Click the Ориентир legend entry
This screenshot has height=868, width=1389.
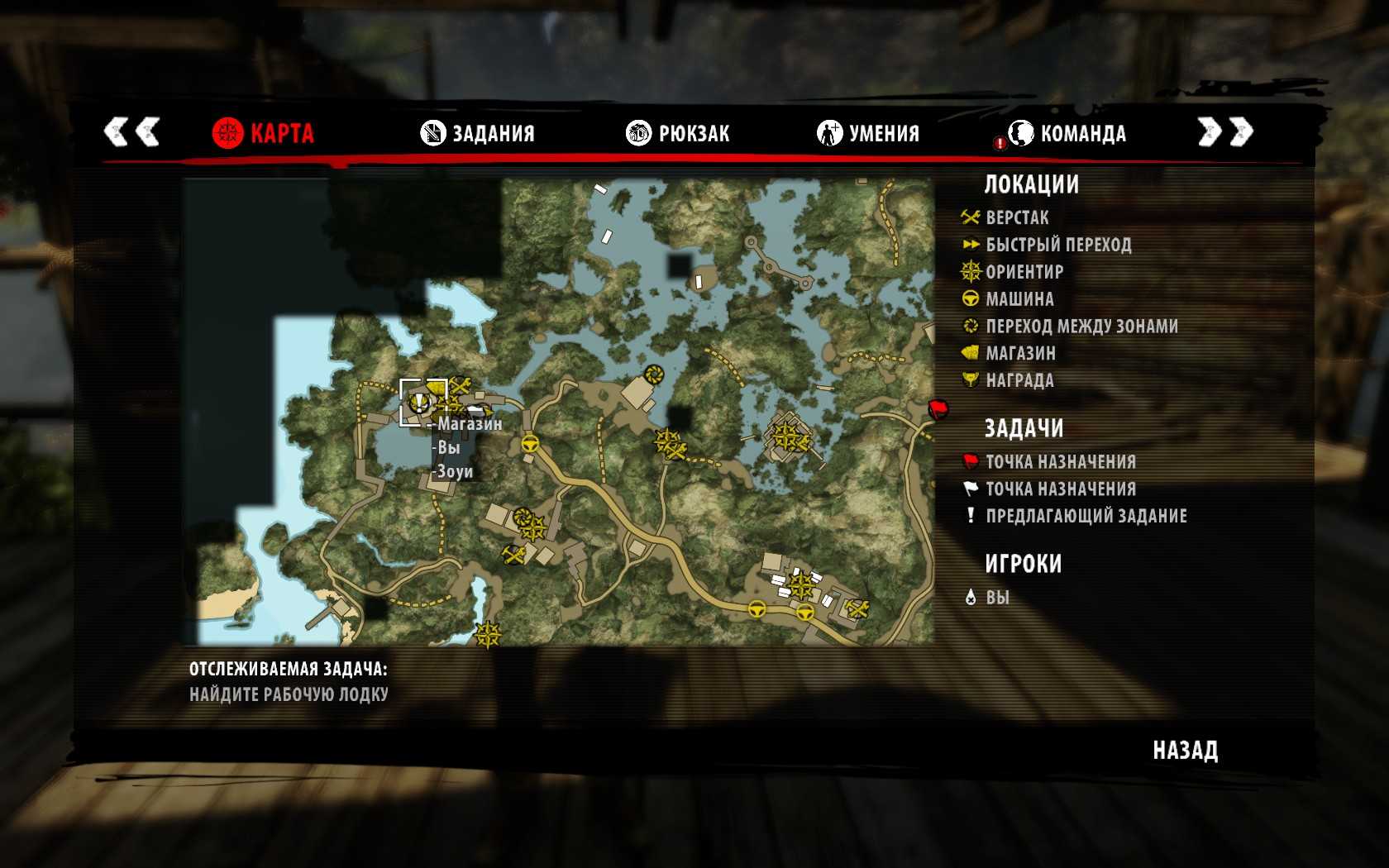click(1024, 272)
